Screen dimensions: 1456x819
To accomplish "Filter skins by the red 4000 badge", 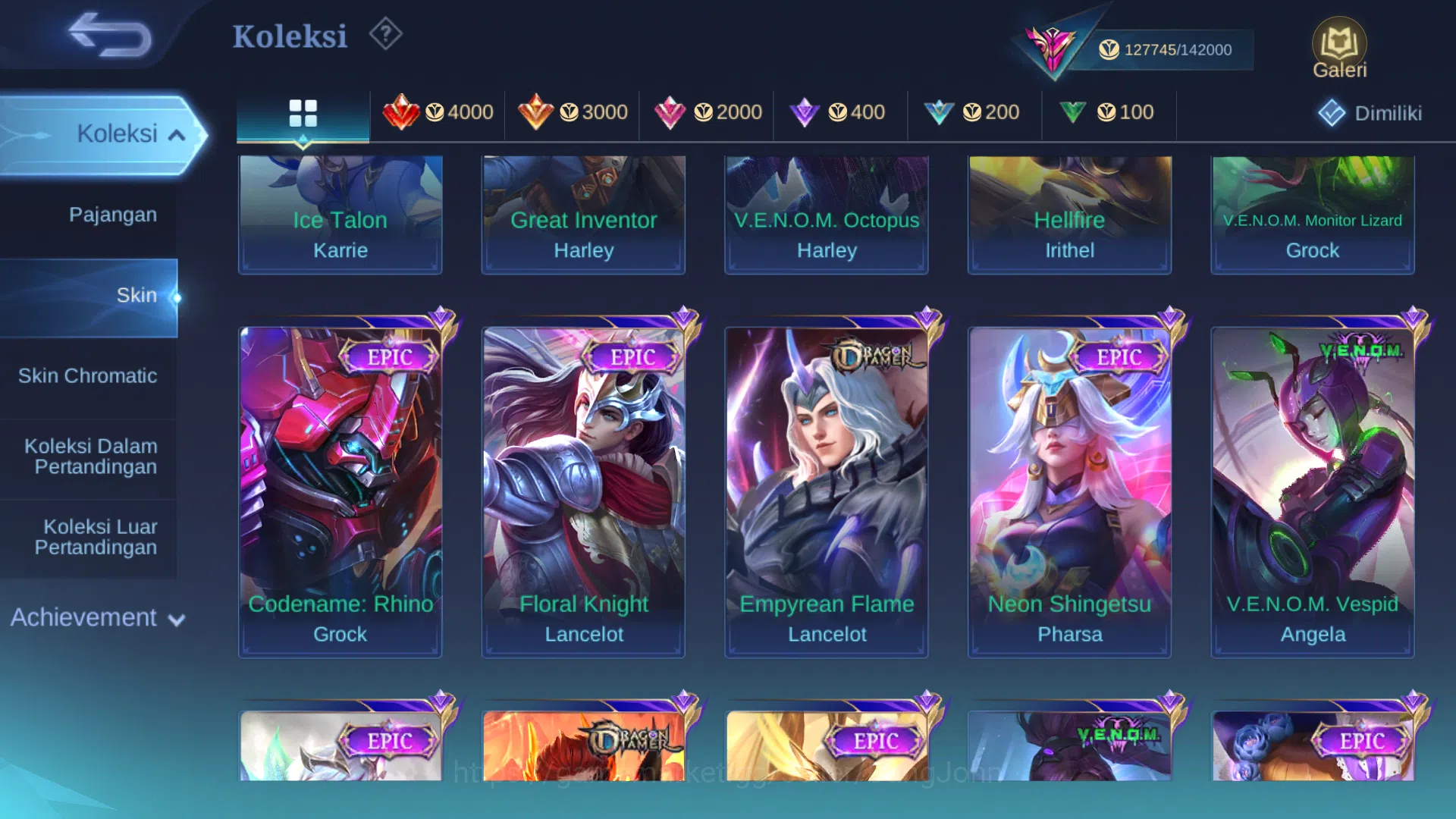I will 438,112.
